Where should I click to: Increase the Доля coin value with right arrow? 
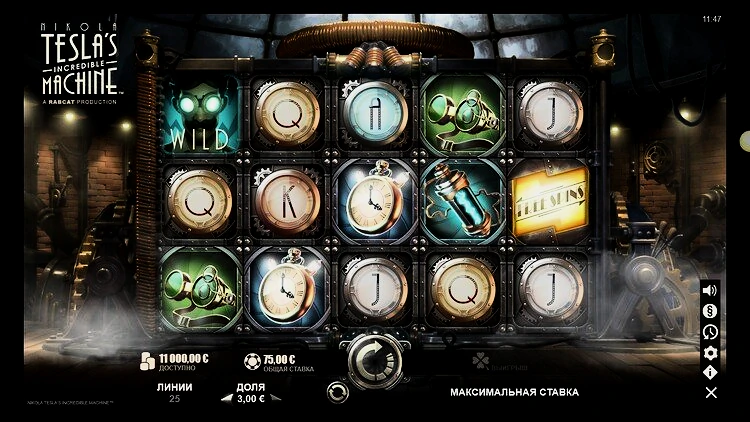(276, 398)
